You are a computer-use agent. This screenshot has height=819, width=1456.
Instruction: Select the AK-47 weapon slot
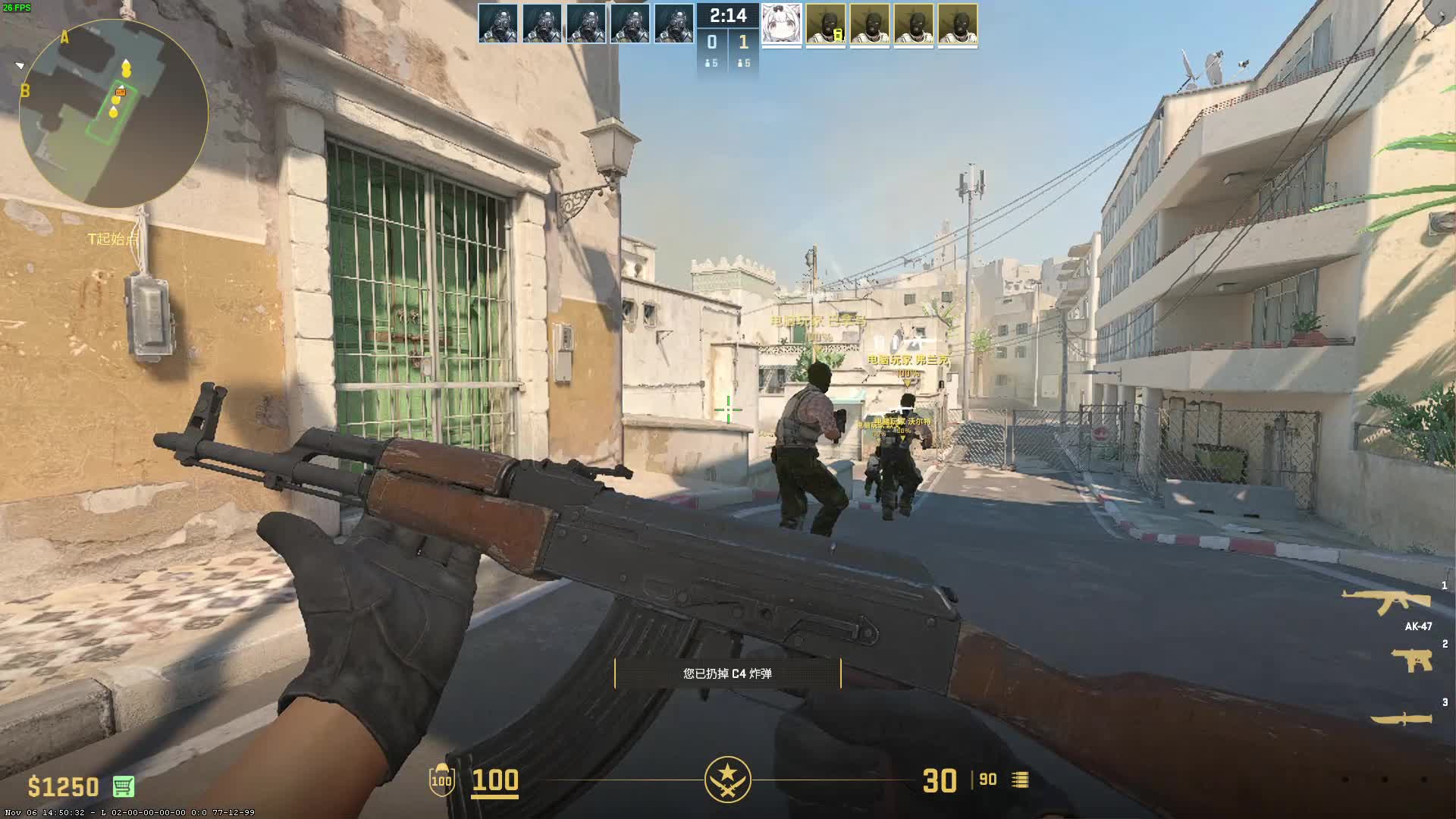coord(1386,603)
